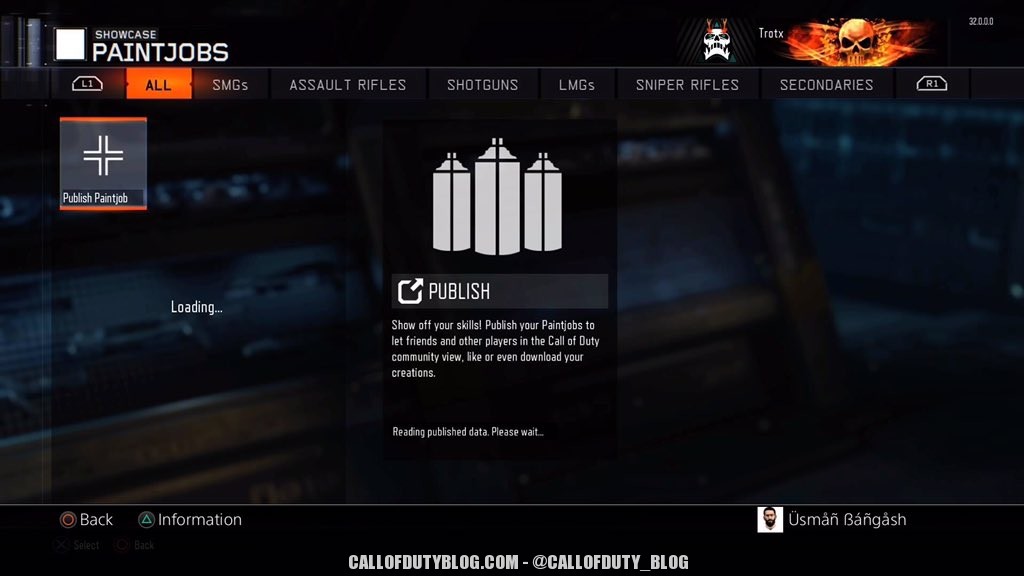Select the Publish Paintjob tile
The height and width of the screenshot is (576, 1024).
point(103,163)
